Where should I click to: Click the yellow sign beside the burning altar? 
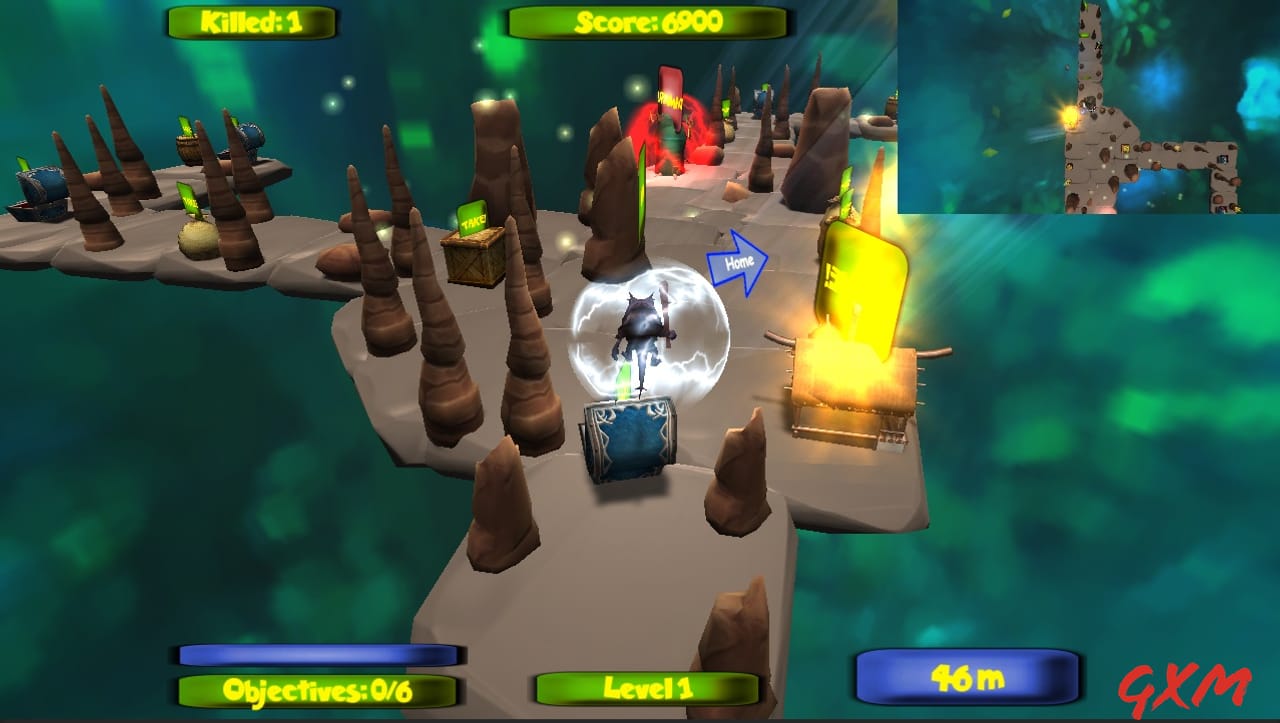tap(860, 270)
